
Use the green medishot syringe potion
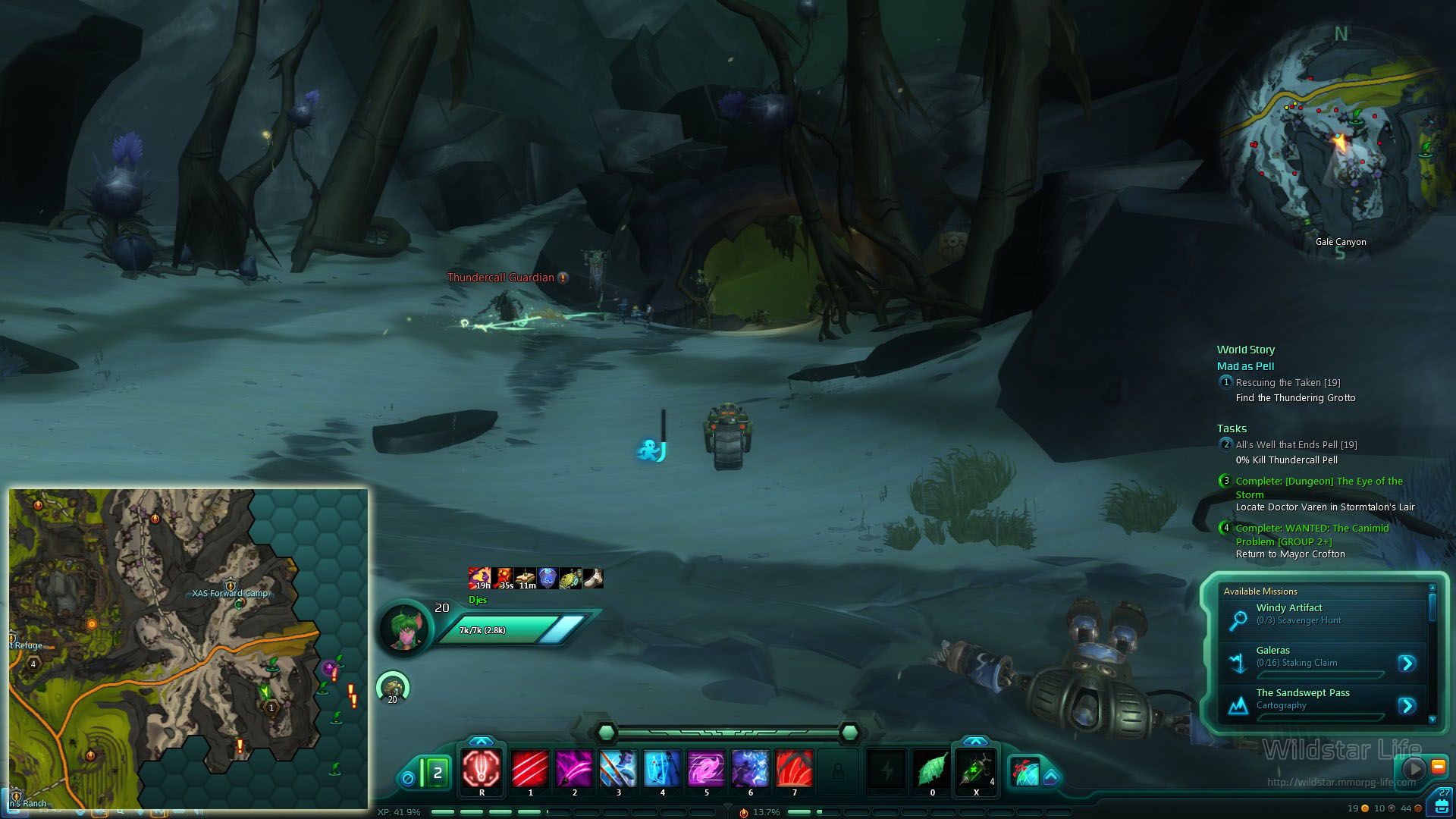click(x=976, y=769)
